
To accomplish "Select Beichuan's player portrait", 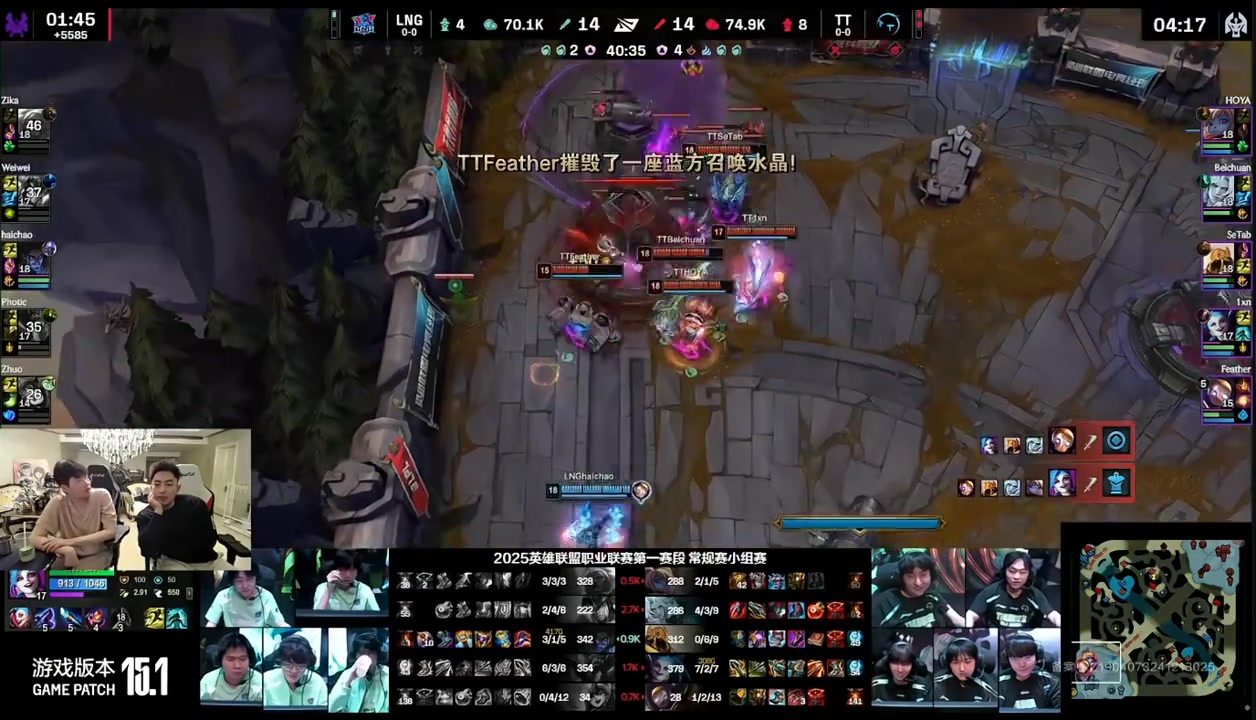I will [x=1219, y=193].
